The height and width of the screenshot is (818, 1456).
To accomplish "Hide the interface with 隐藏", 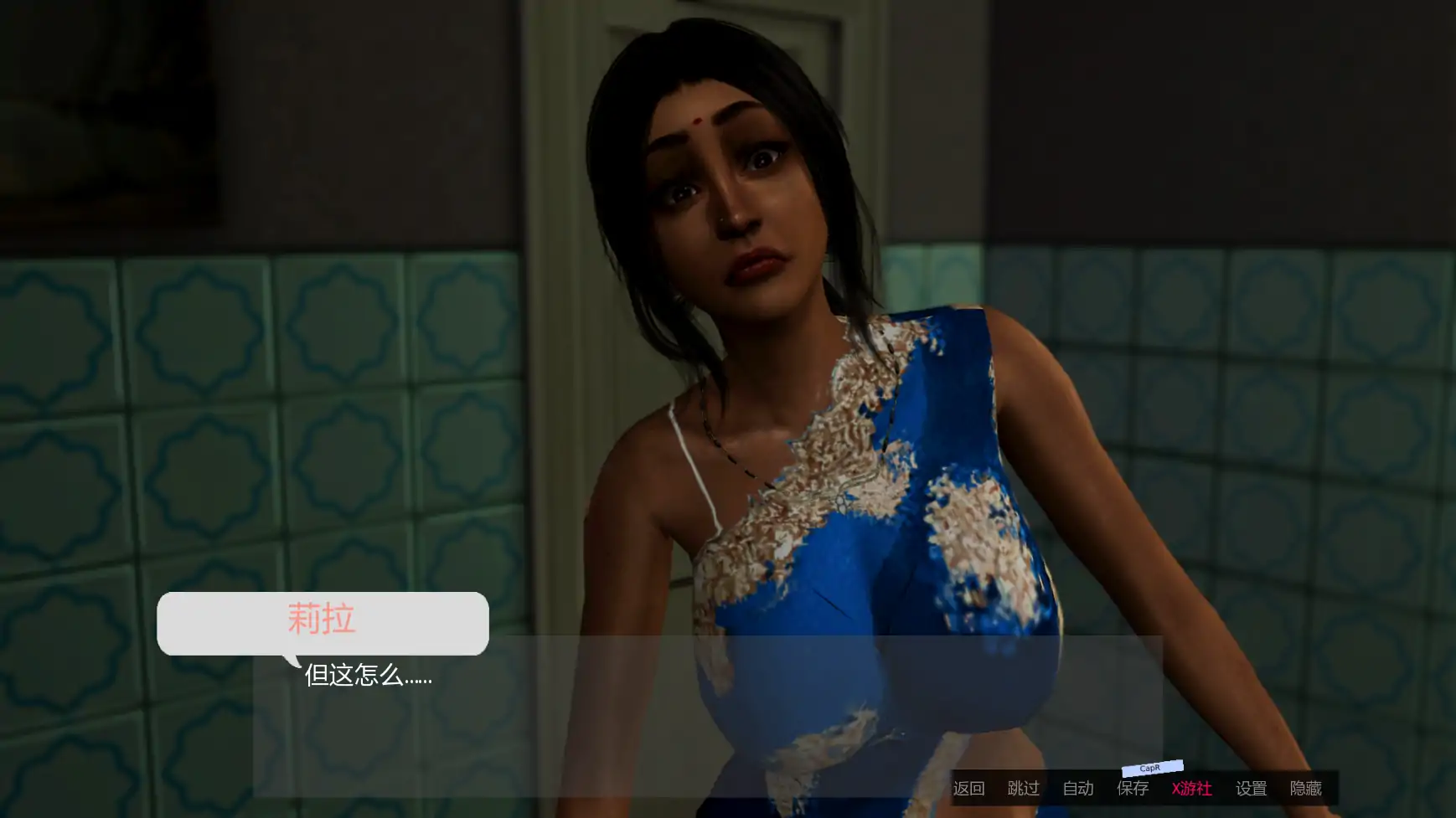I will point(1306,788).
